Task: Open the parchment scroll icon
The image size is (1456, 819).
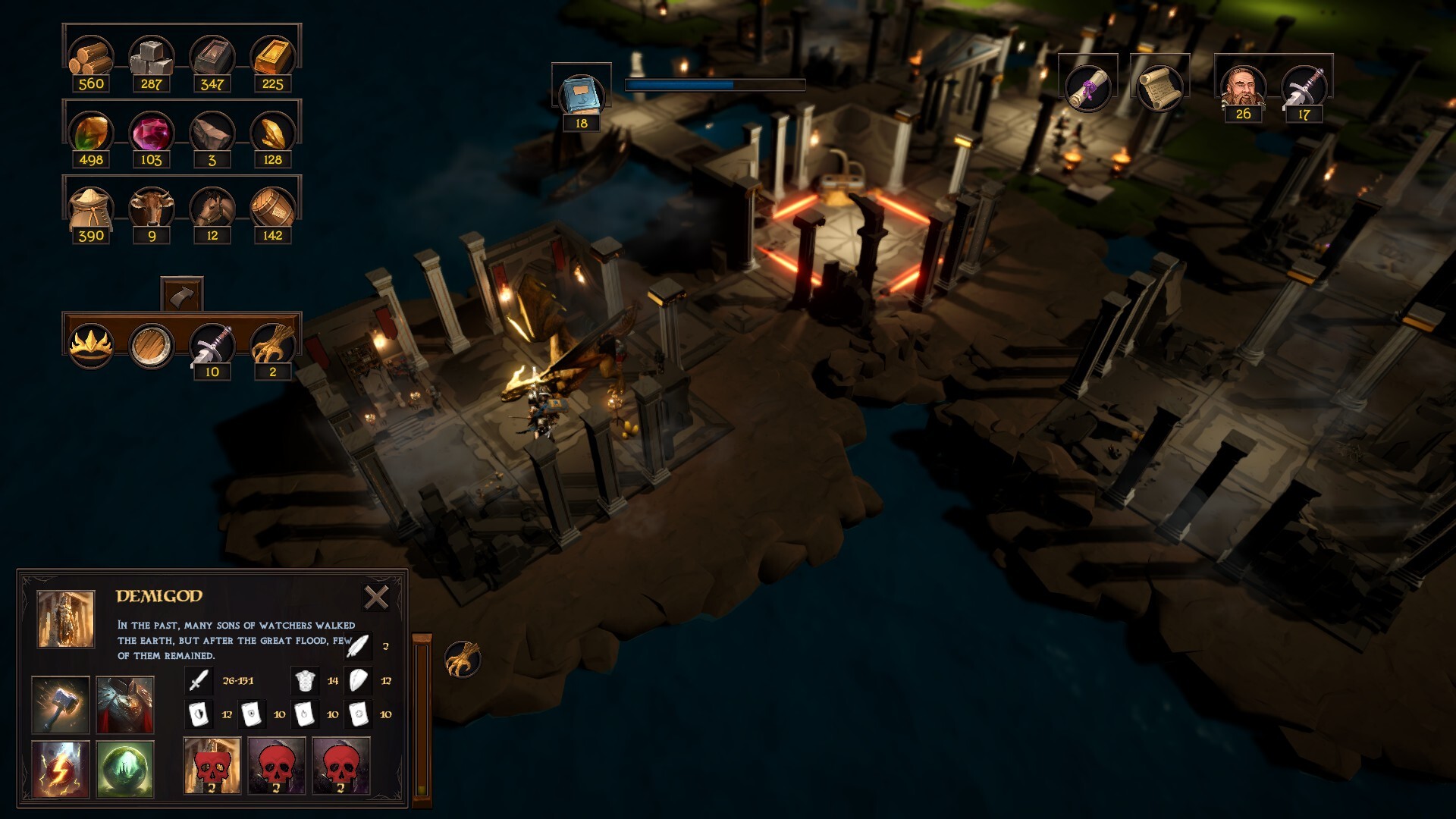Action: (1159, 87)
